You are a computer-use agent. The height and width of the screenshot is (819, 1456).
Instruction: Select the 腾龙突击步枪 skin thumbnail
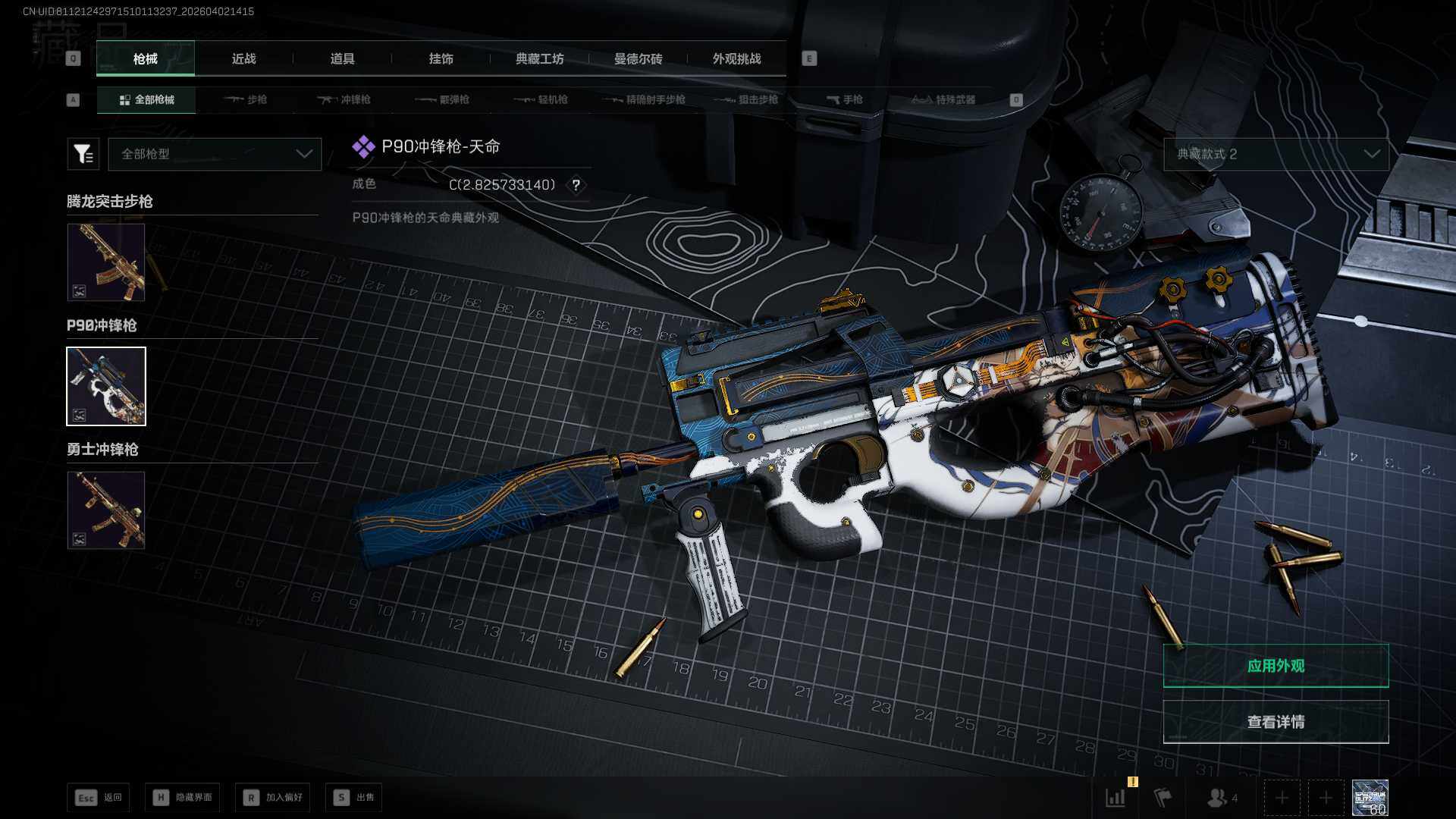[x=106, y=262]
